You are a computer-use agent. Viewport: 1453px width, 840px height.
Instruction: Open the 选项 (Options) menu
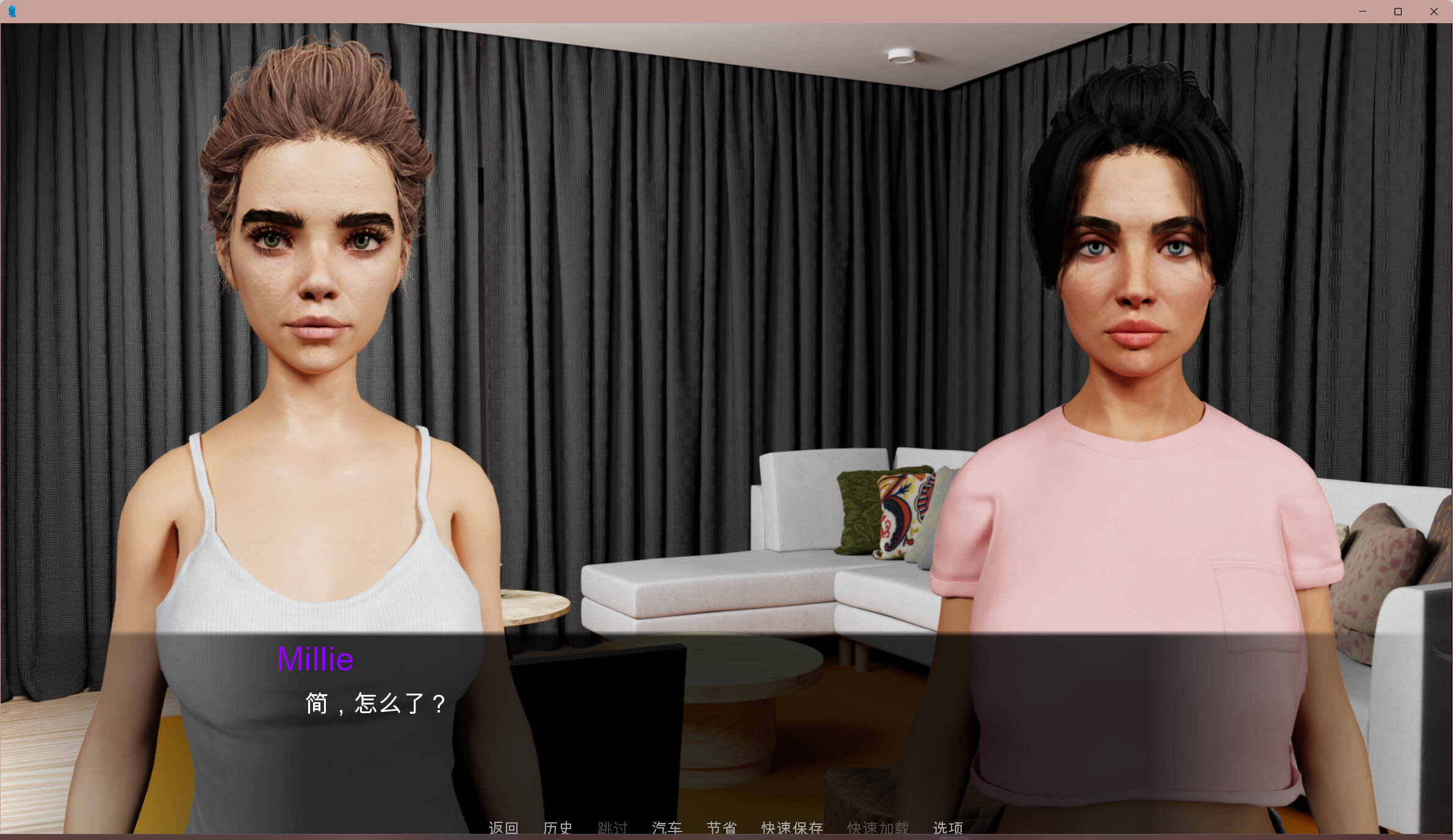pos(948,828)
